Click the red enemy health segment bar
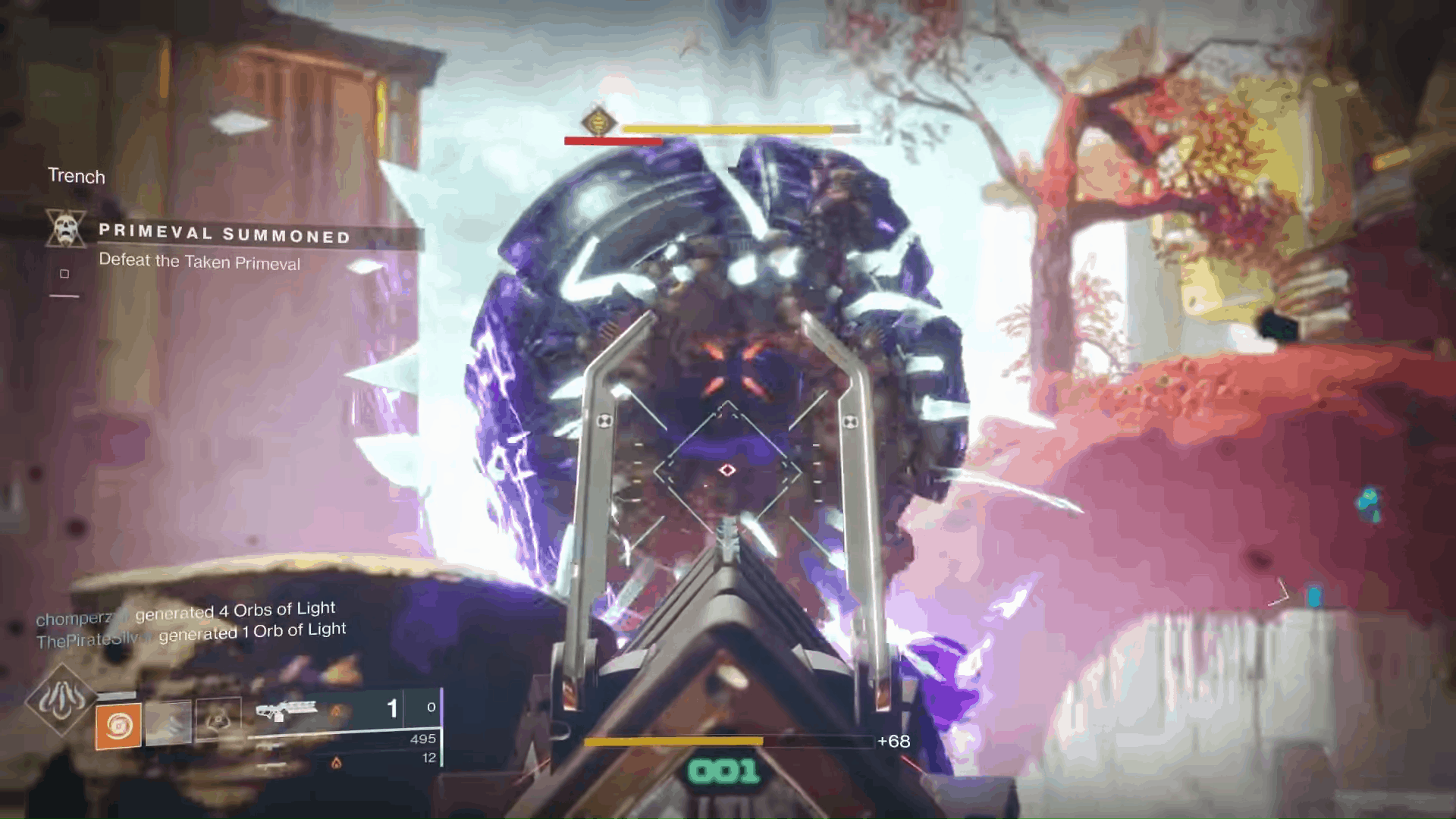This screenshot has height=819, width=1456. 612,140
